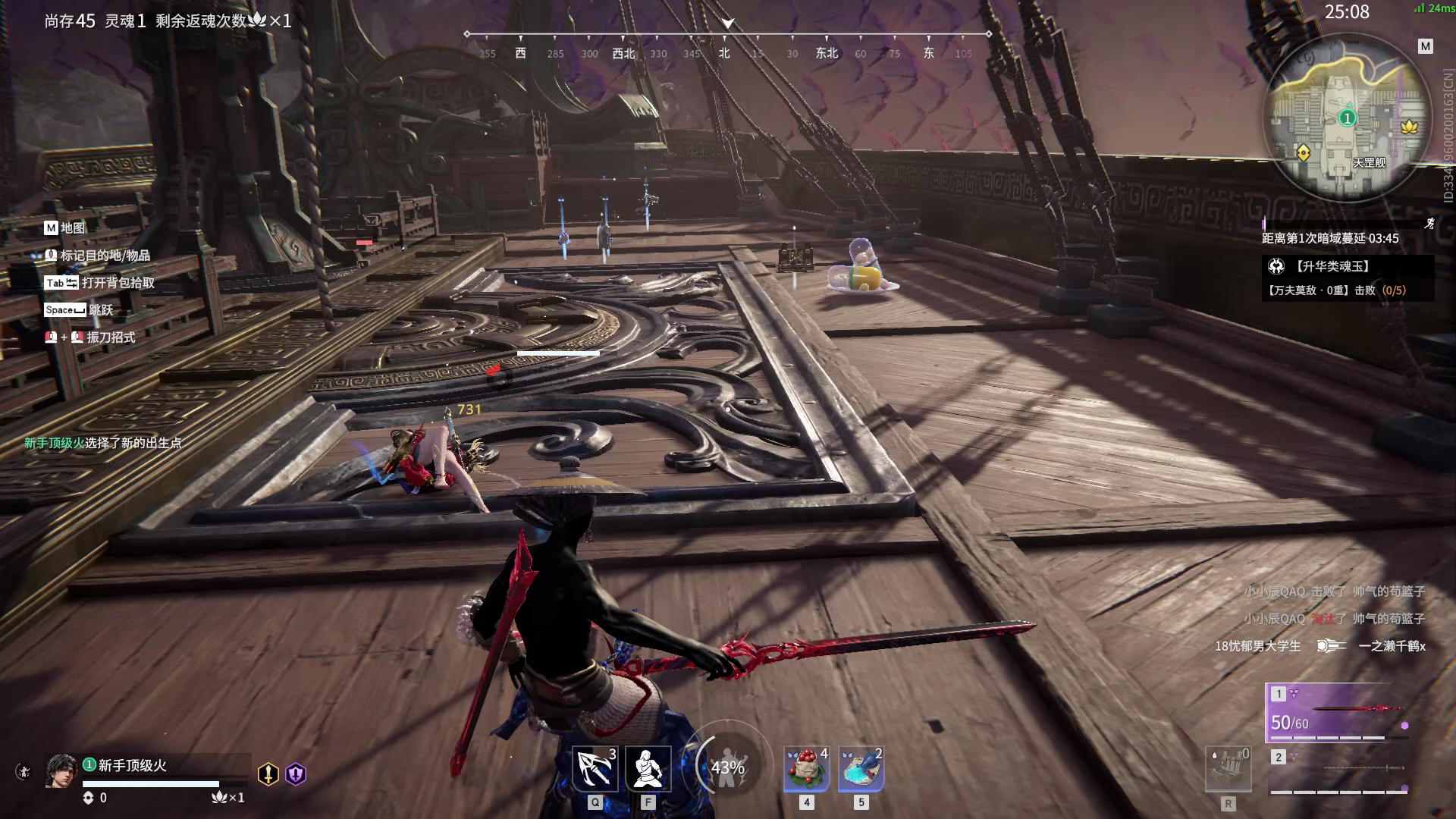The height and width of the screenshot is (819, 1456).
Task: Use the blue powder pouch consumable
Action: [x=861, y=768]
